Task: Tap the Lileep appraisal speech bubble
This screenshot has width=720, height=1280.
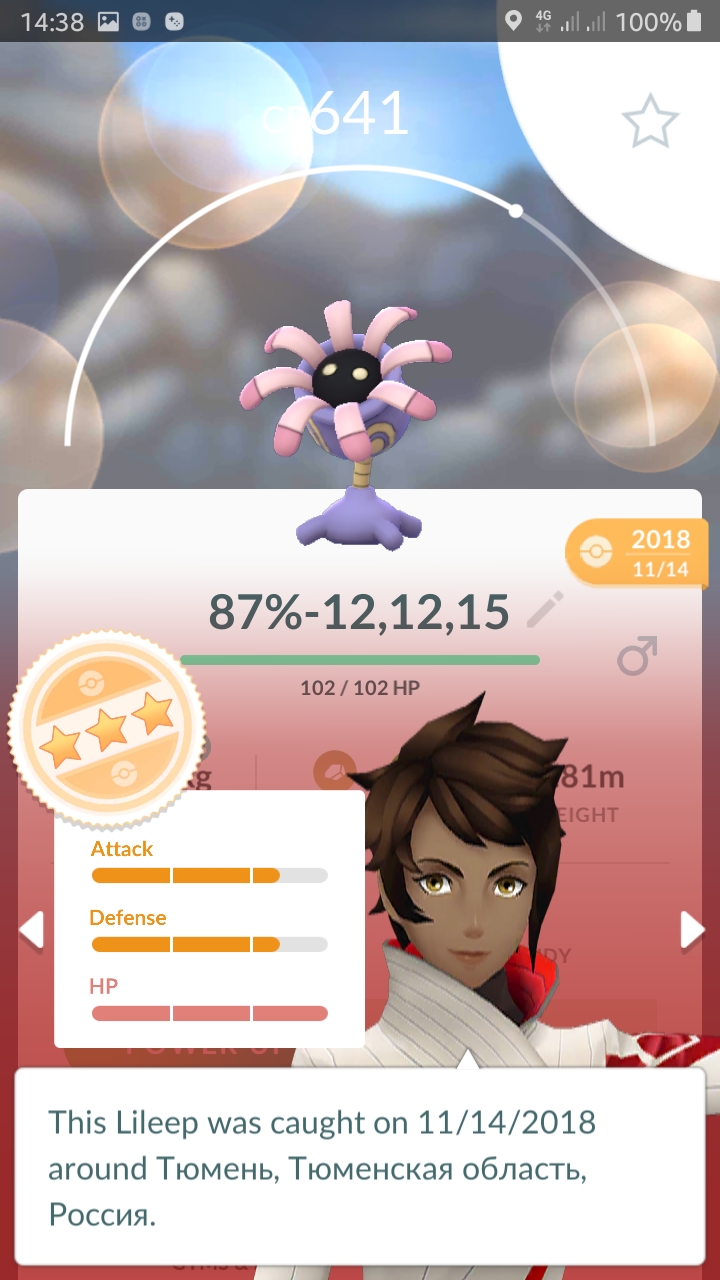Action: pos(360,1166)
